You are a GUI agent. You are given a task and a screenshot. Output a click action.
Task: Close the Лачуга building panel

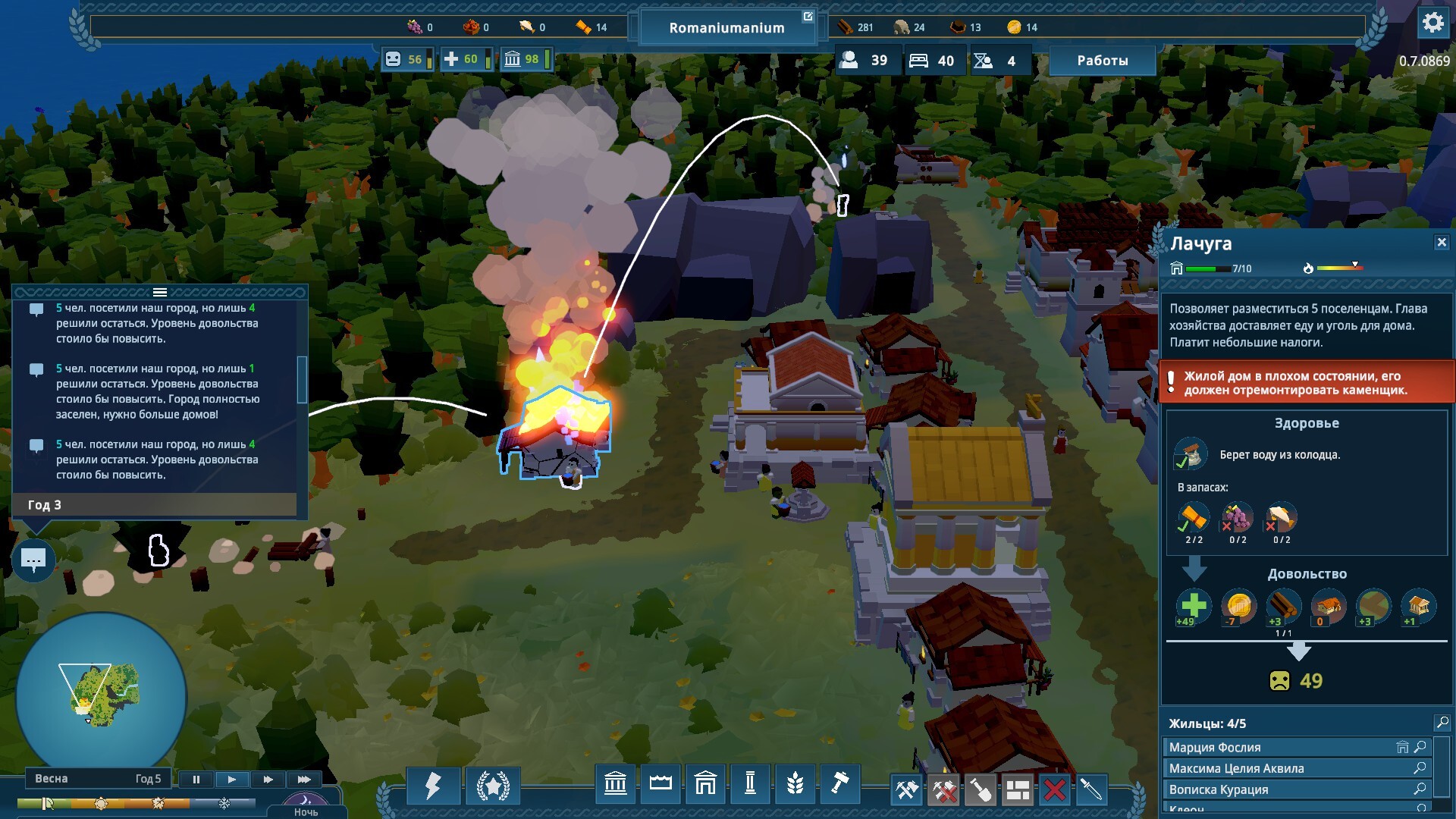click(x=1442, y=243)
